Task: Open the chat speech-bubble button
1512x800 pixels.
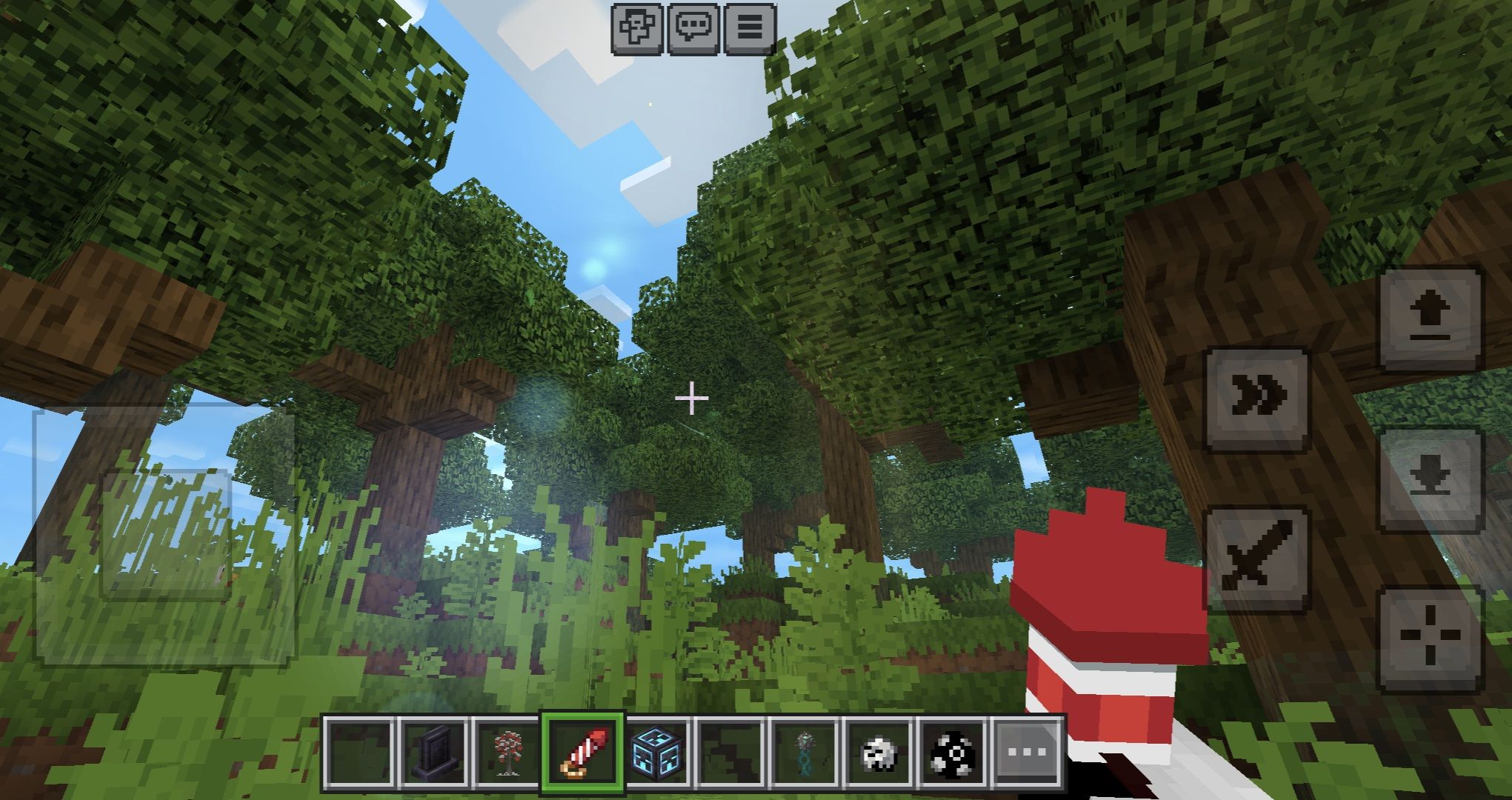Action: pos(693,28)
